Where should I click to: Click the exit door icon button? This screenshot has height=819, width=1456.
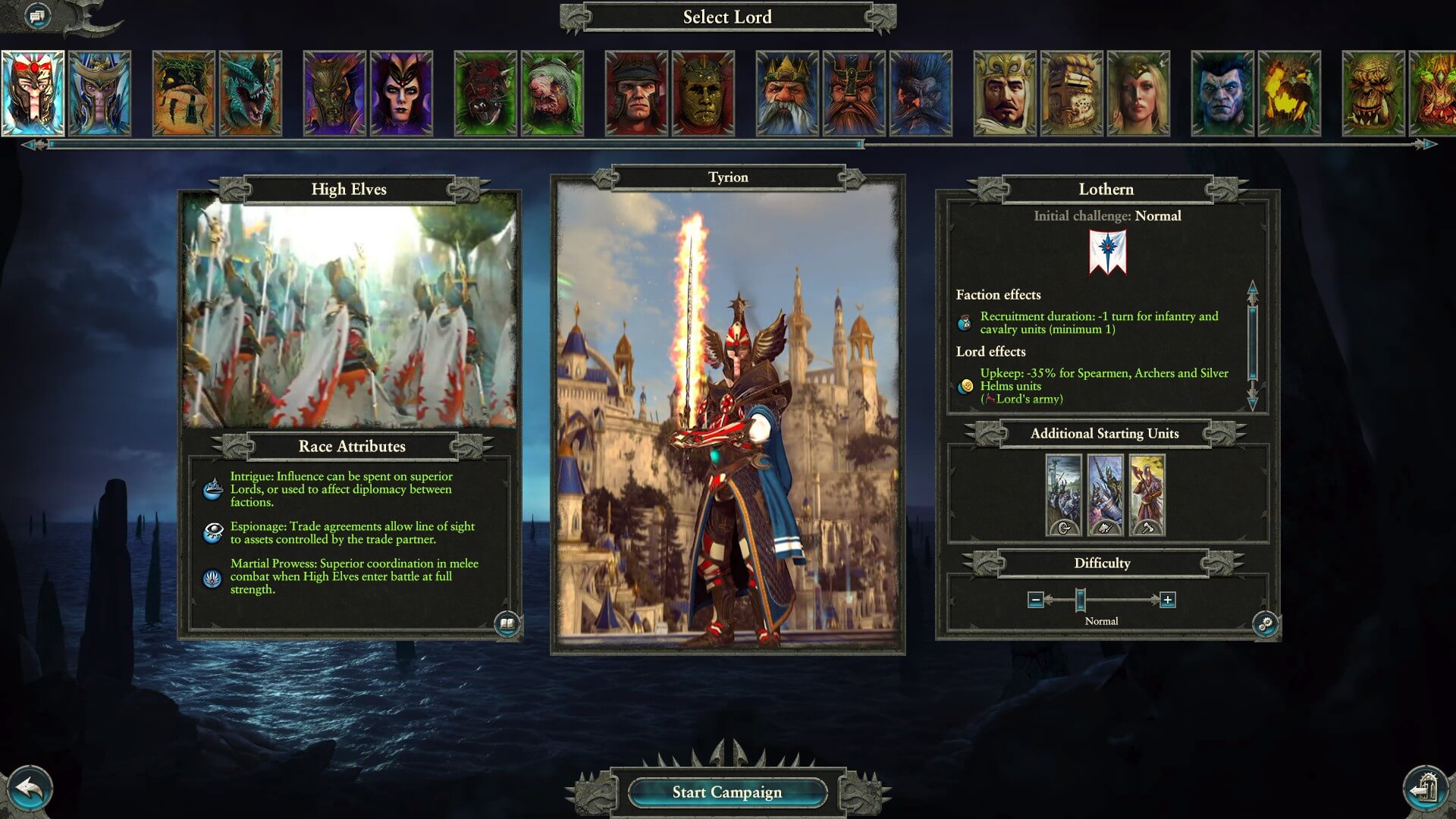point(1426,789)
